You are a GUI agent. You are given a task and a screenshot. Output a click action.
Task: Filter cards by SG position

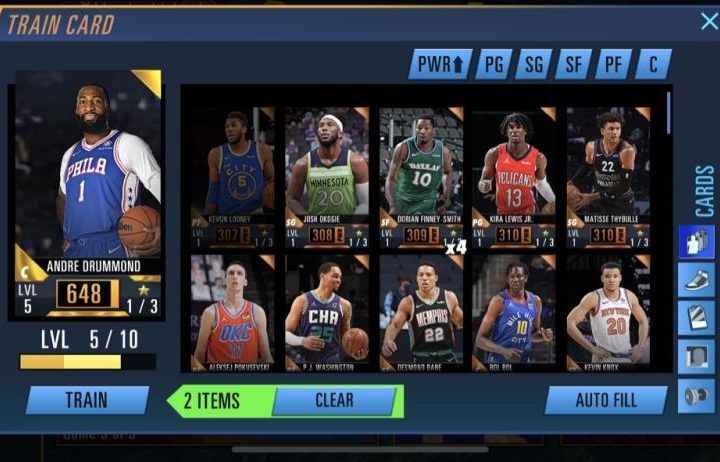534,65
